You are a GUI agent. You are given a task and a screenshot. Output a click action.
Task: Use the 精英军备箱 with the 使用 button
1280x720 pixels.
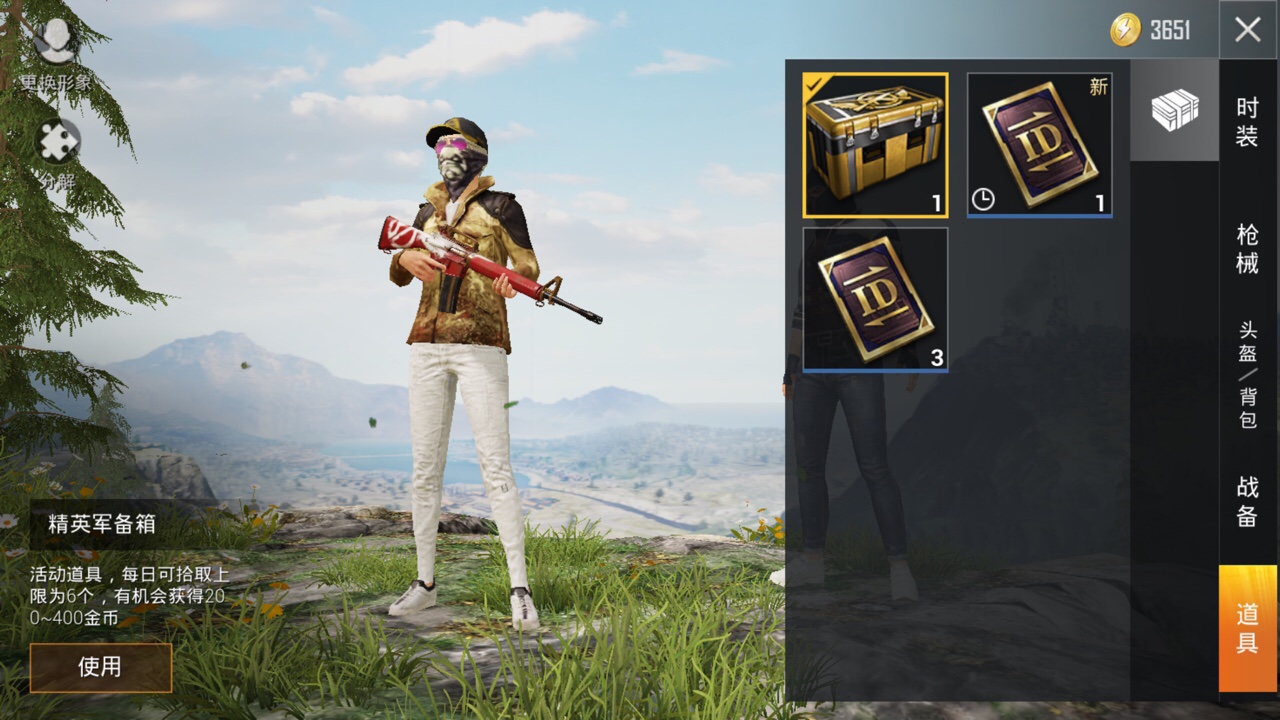[100, 667]
